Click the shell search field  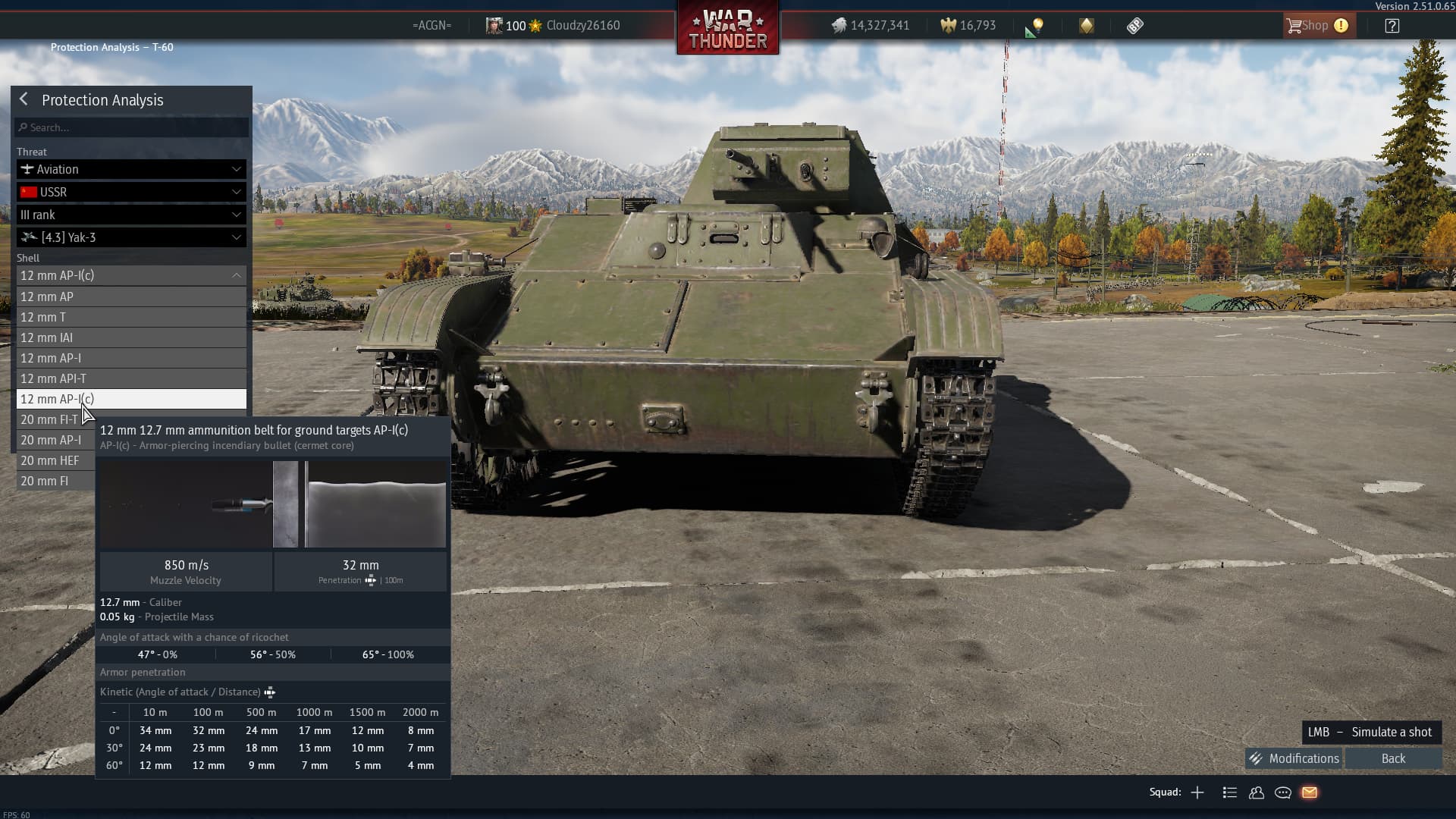(132, 127)
